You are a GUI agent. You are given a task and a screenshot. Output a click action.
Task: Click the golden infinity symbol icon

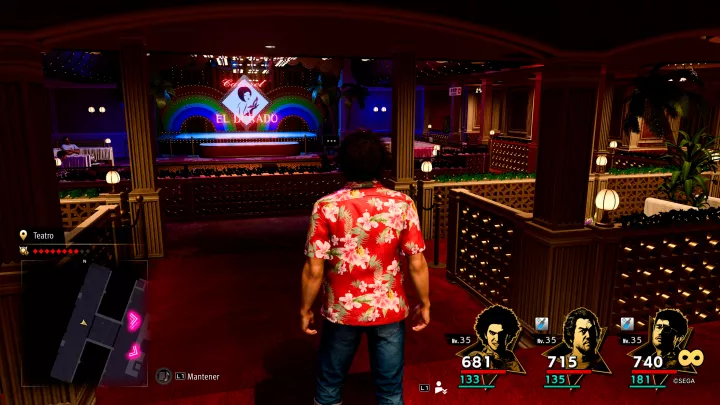(692, 357)
